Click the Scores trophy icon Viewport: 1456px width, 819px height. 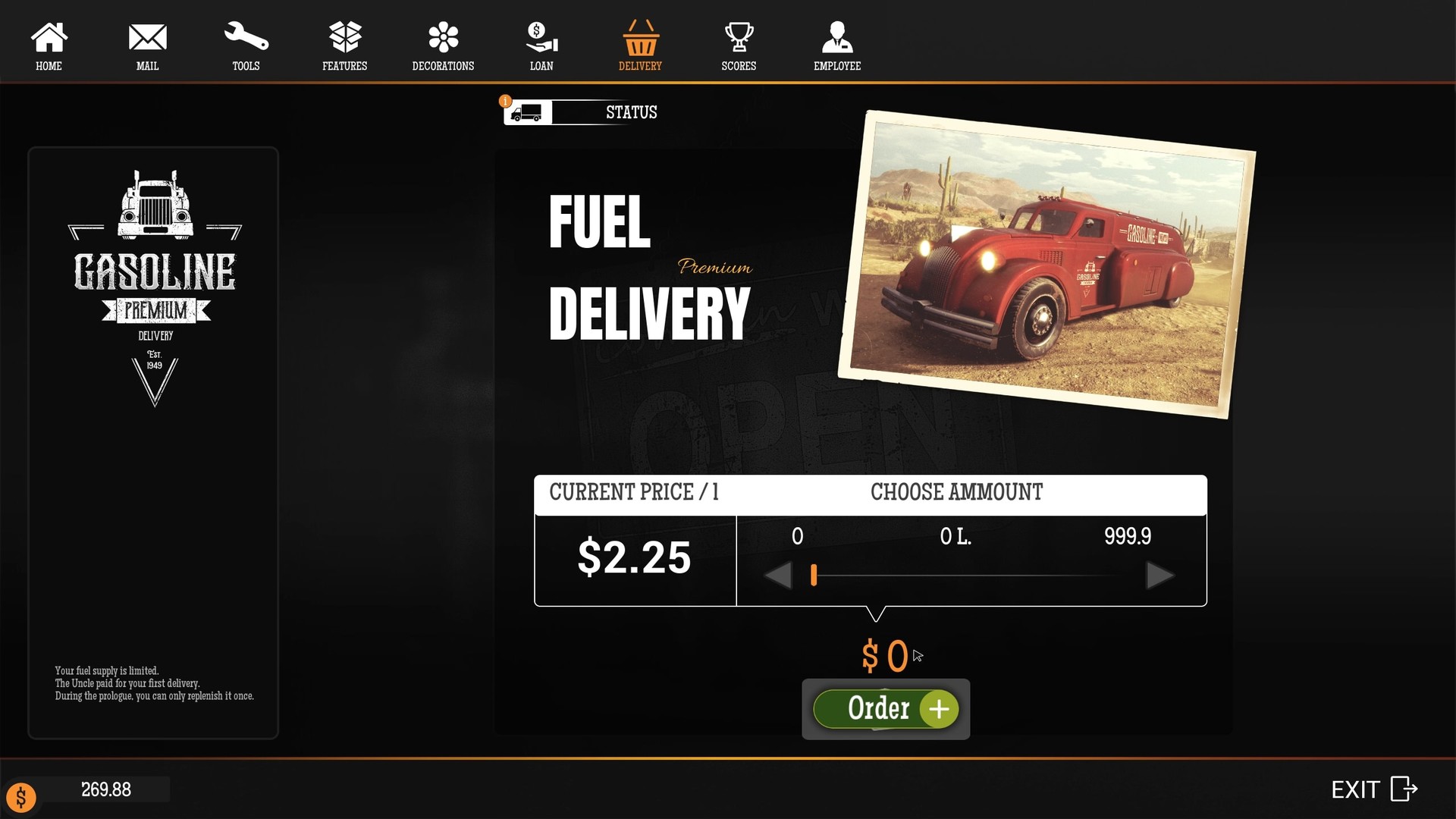738,35
